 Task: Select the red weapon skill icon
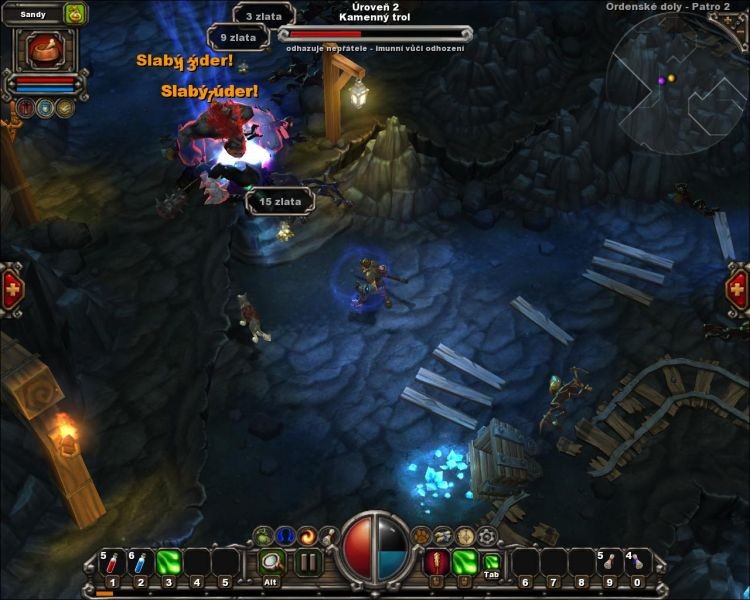(x=436, y=563)
